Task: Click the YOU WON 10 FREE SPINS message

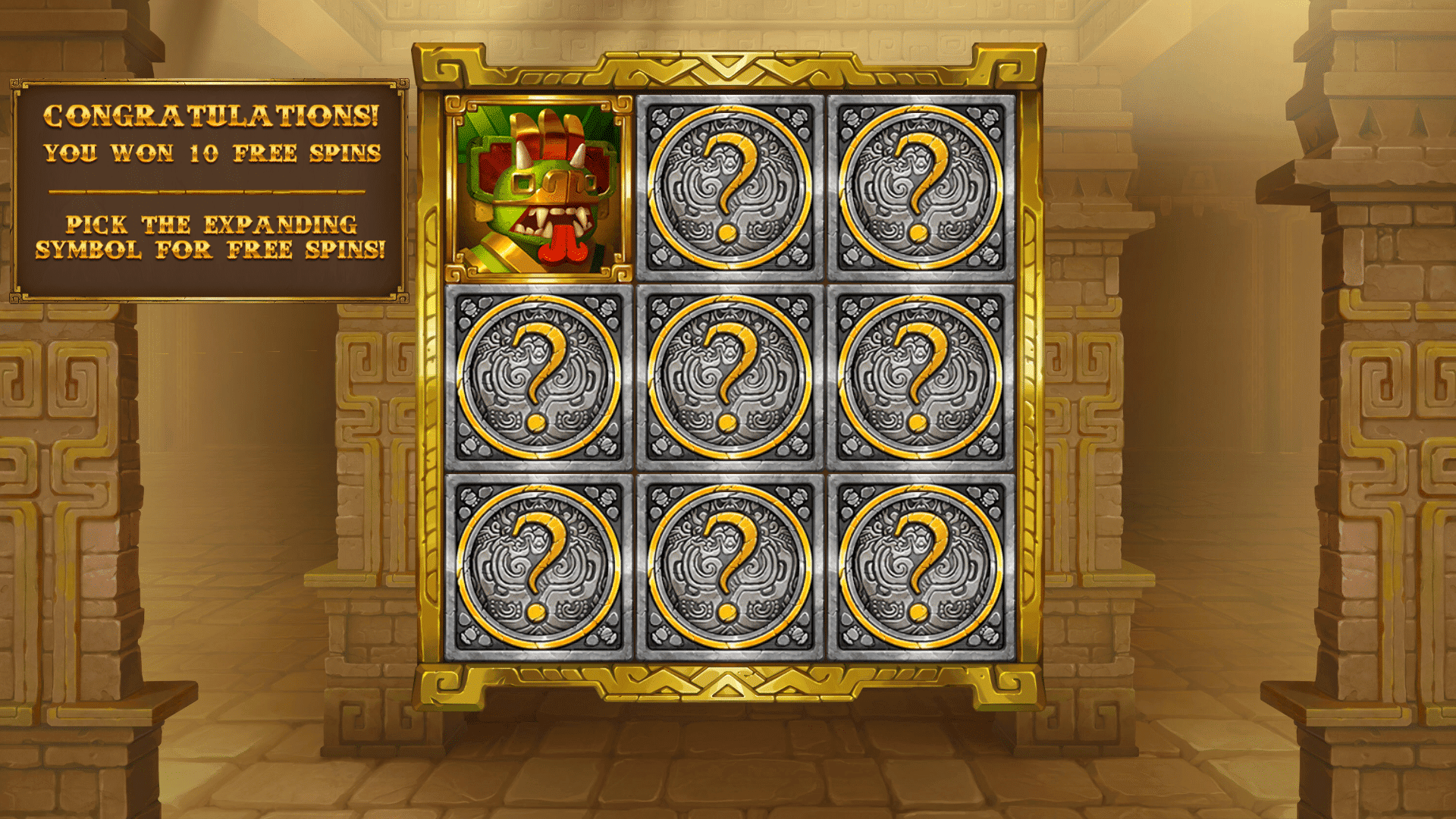Action: pyautogui.click(x=211, y=154)
